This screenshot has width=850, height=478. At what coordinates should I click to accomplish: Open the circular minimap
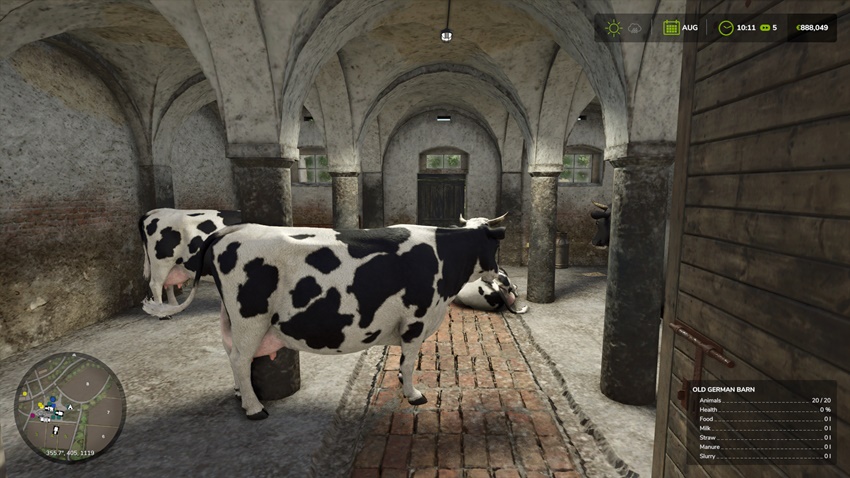[x=69, y=407]
